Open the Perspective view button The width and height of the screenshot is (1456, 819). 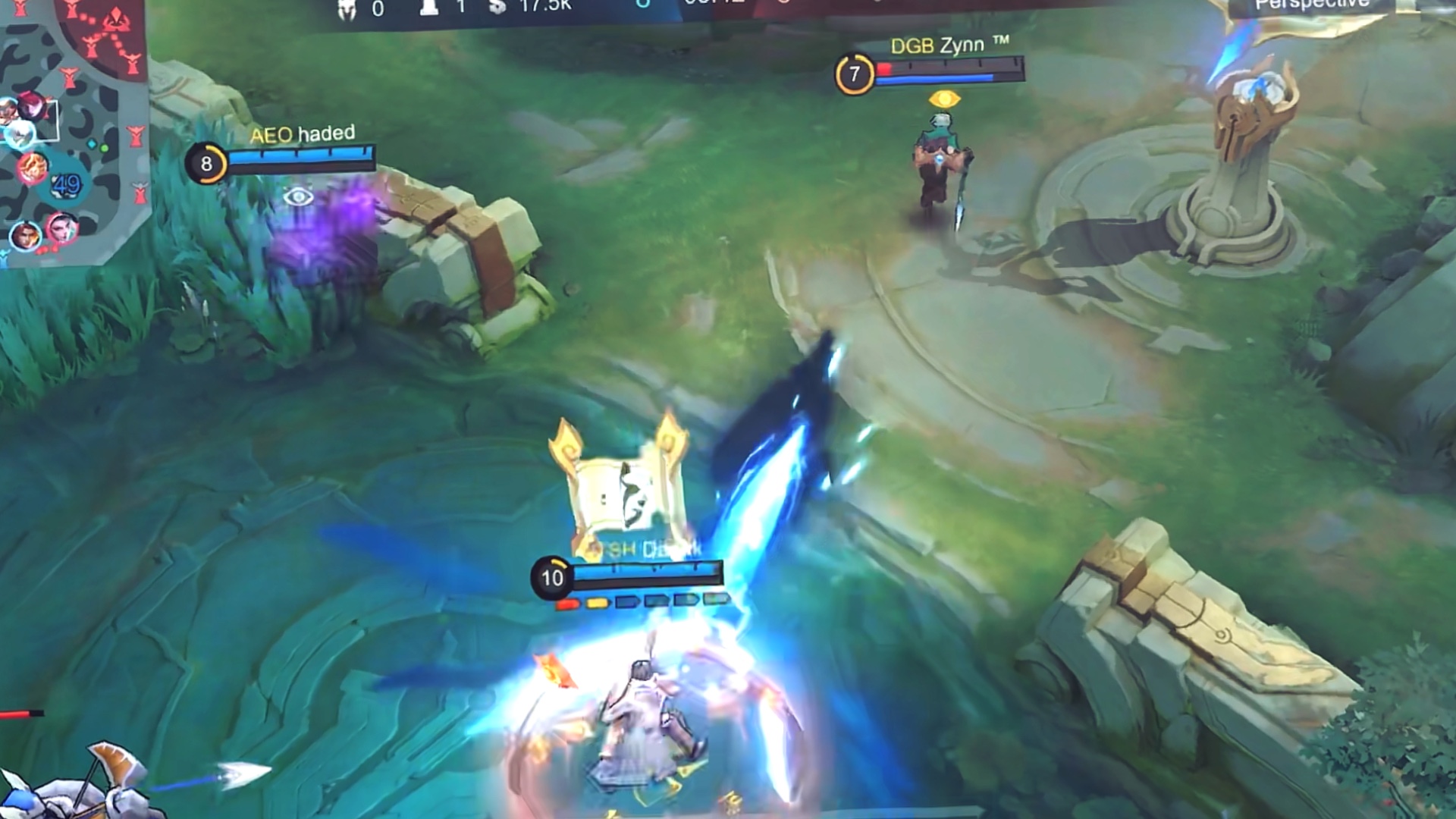[1312, 6]
